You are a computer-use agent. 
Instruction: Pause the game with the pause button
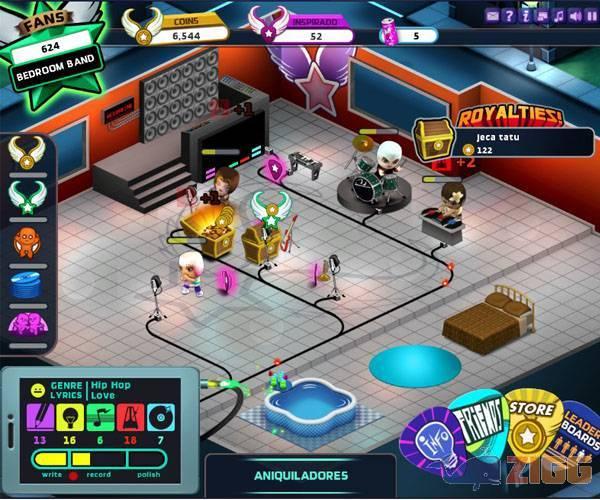point(588,15)
